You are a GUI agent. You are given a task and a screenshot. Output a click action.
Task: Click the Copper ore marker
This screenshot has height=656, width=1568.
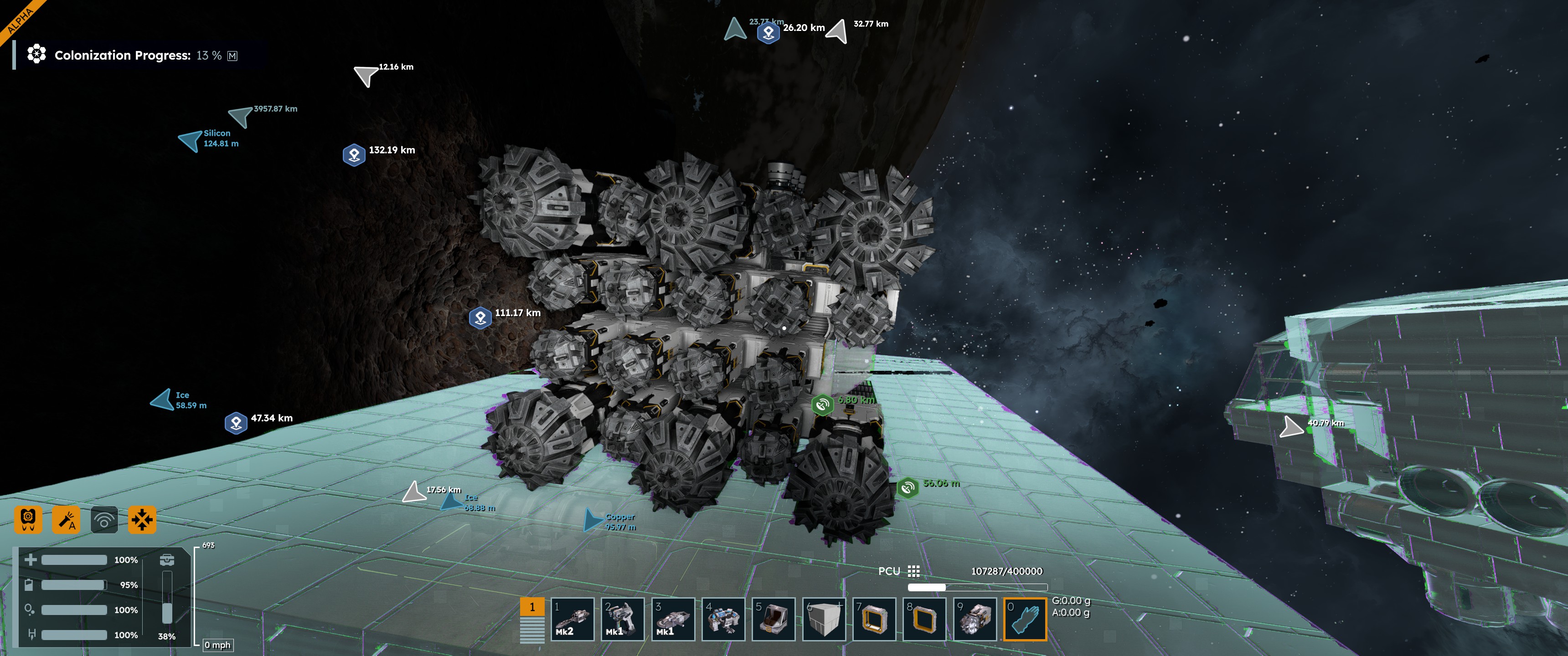pos(593,520)
